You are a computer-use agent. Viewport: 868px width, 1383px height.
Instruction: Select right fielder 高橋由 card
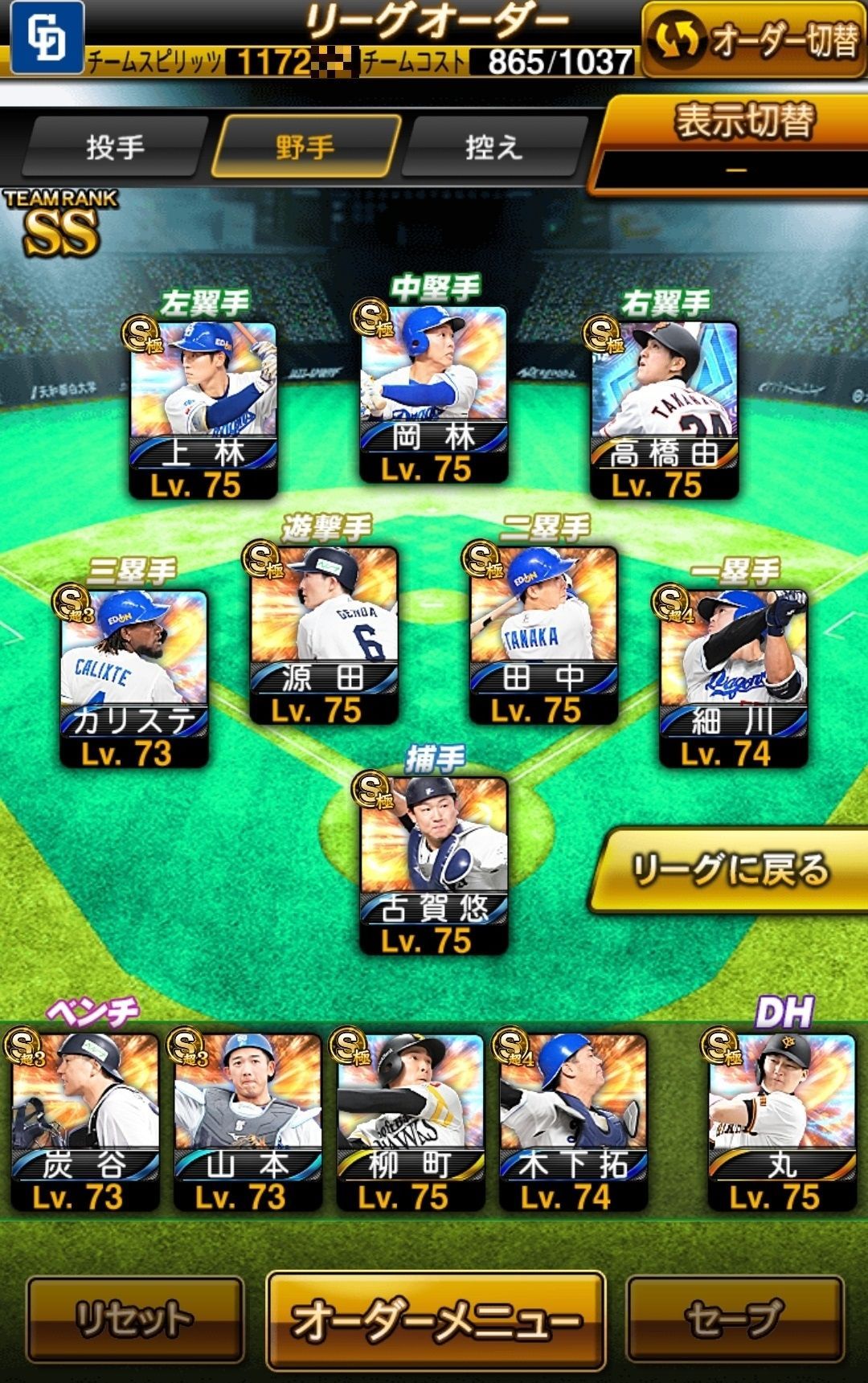click(x=664, y=410)
